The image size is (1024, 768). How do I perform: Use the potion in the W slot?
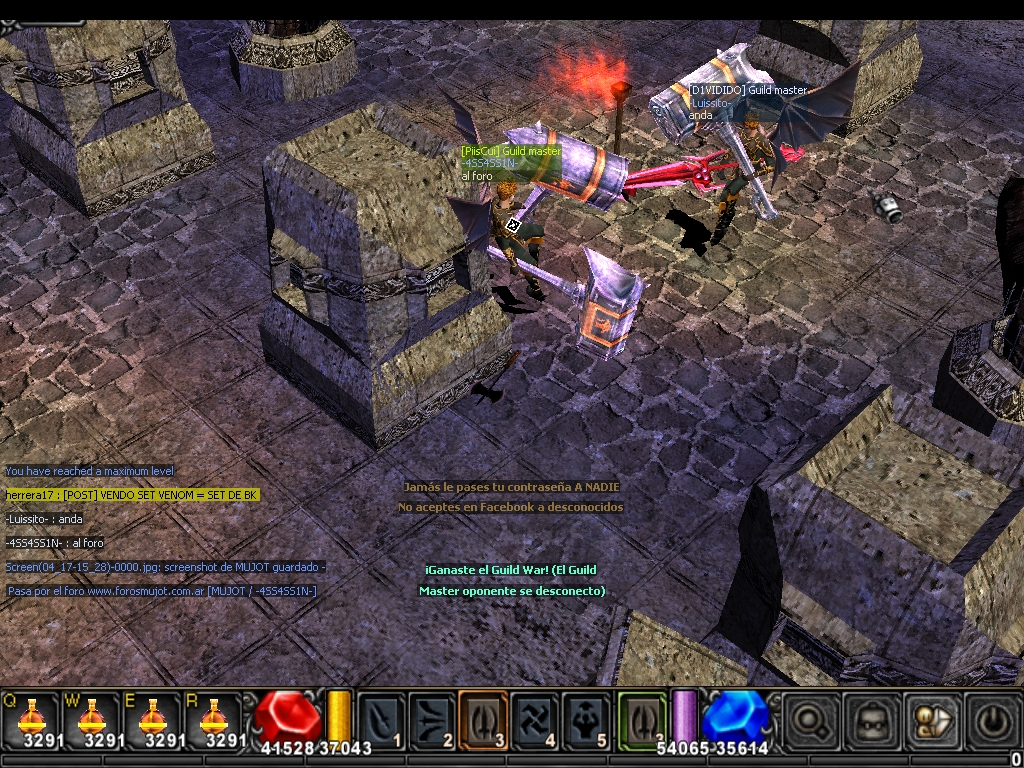tap(92, 718)
